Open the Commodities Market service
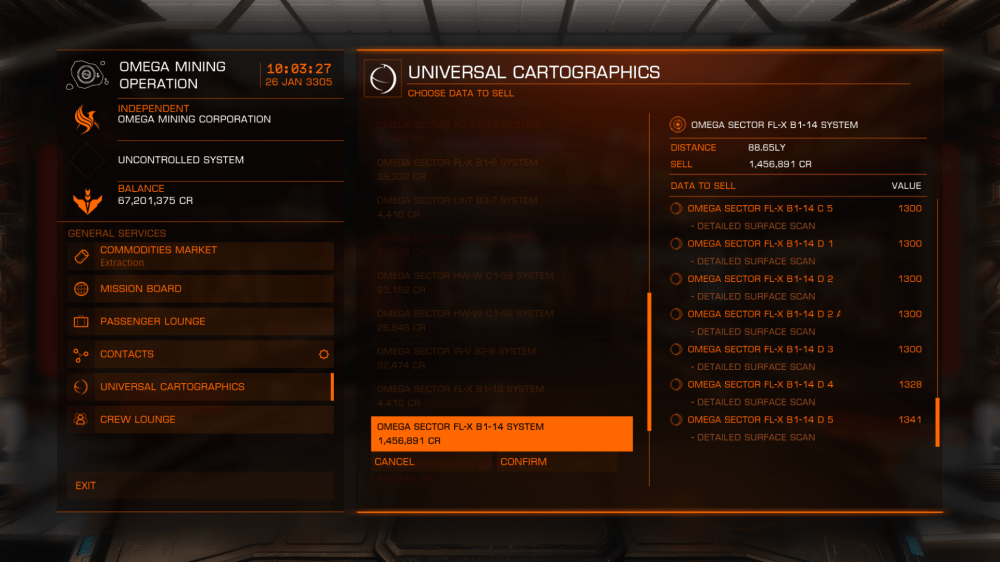Image resolution: width=1000 pixels, height=562 pixels. [x=200, y=255]
